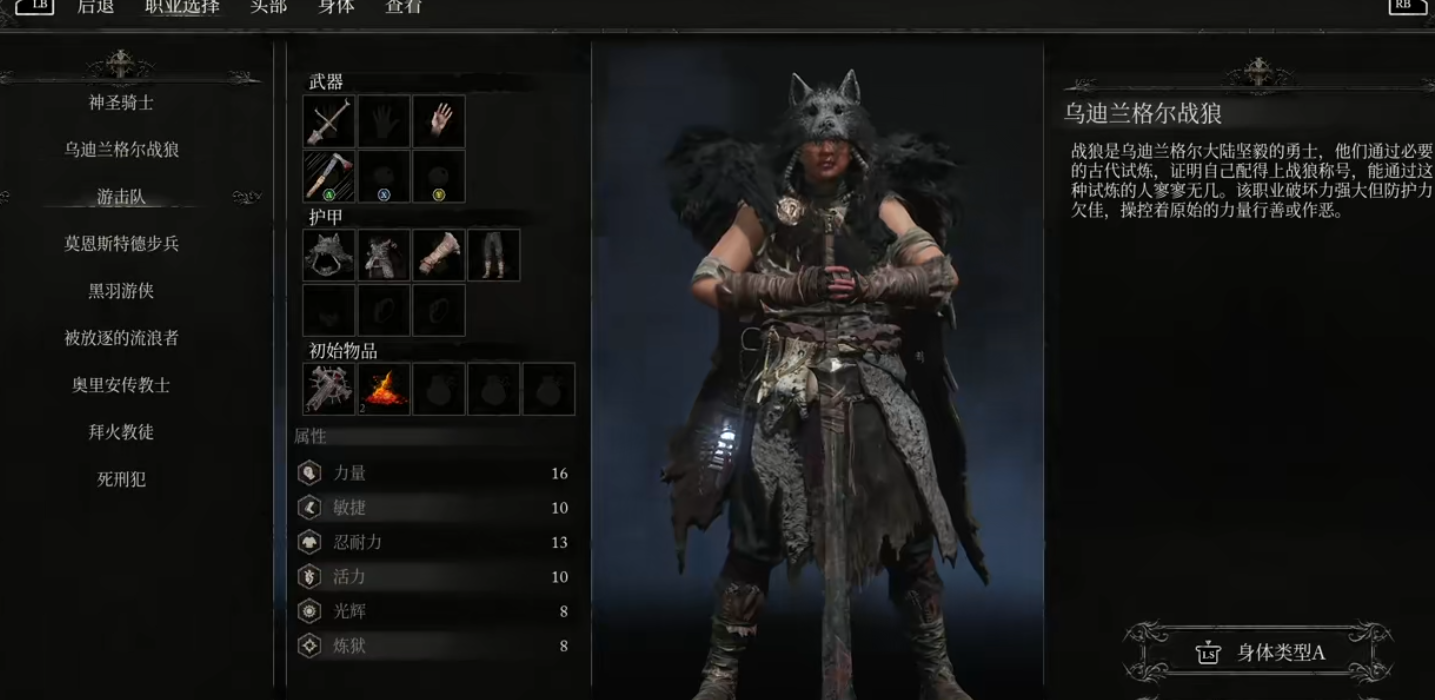1435x700 pixels.
Task: Switch to the 身体 tab
Action: click(x=336, y=7)
